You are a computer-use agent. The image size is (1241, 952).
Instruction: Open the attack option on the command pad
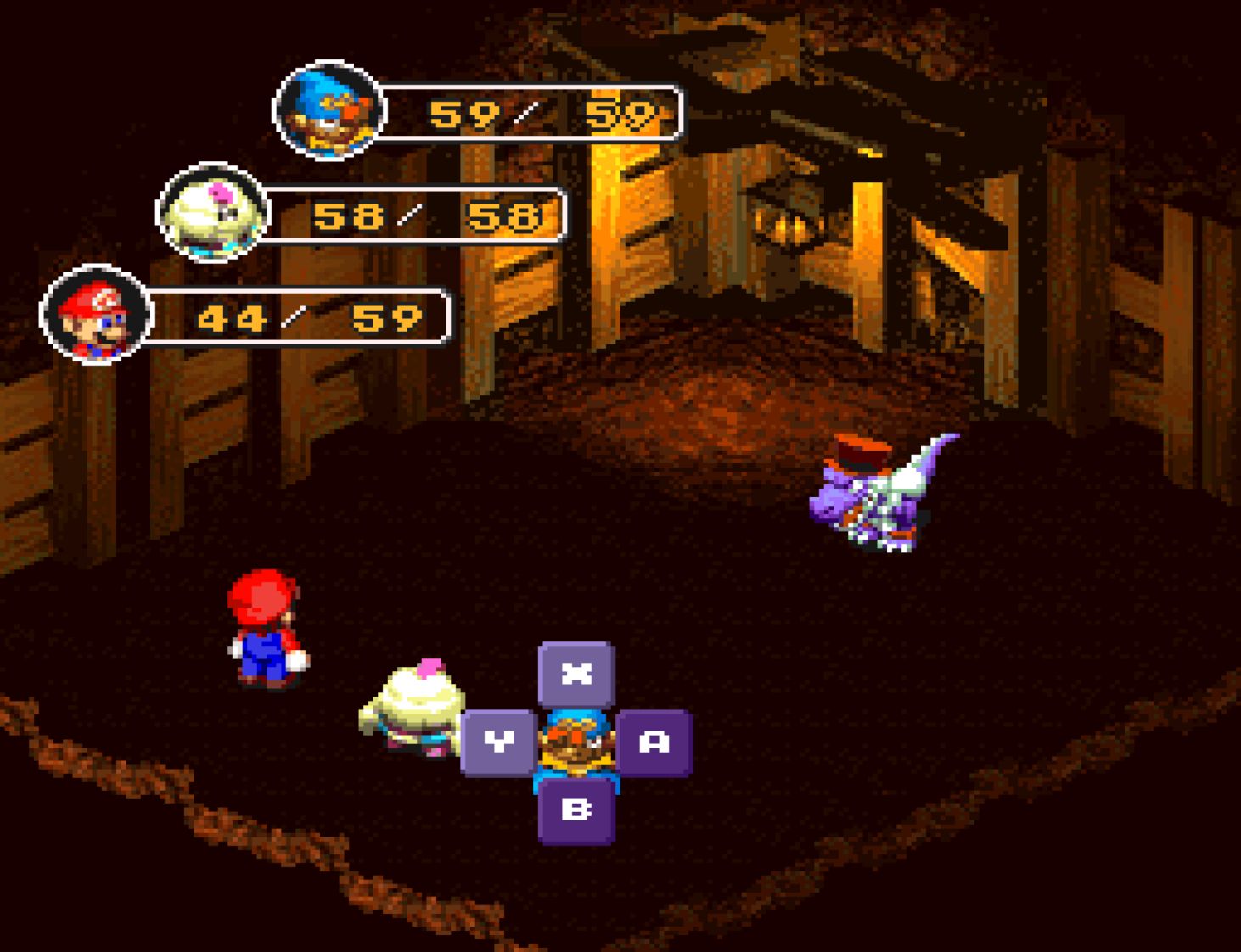coord(653,740)
